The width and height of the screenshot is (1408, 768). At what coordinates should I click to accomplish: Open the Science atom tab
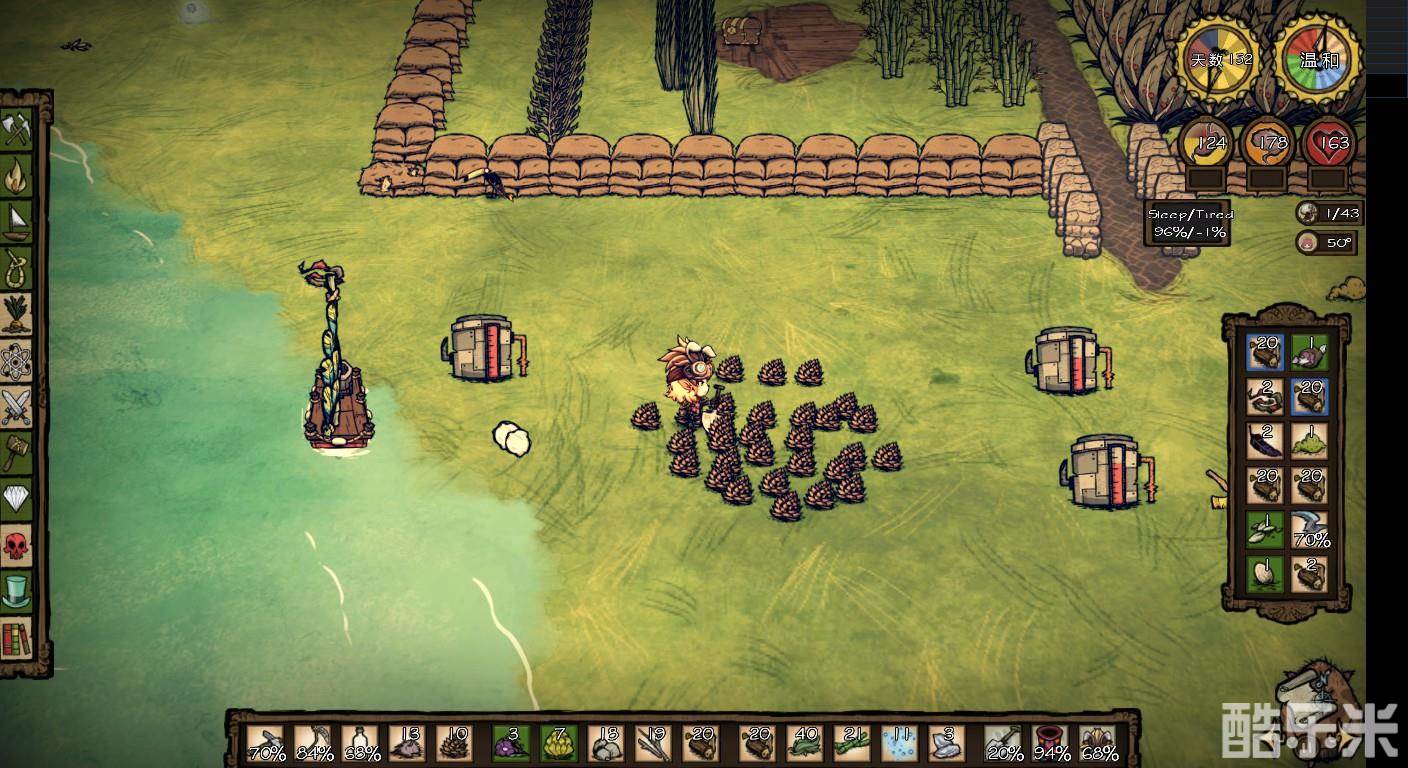16,360
